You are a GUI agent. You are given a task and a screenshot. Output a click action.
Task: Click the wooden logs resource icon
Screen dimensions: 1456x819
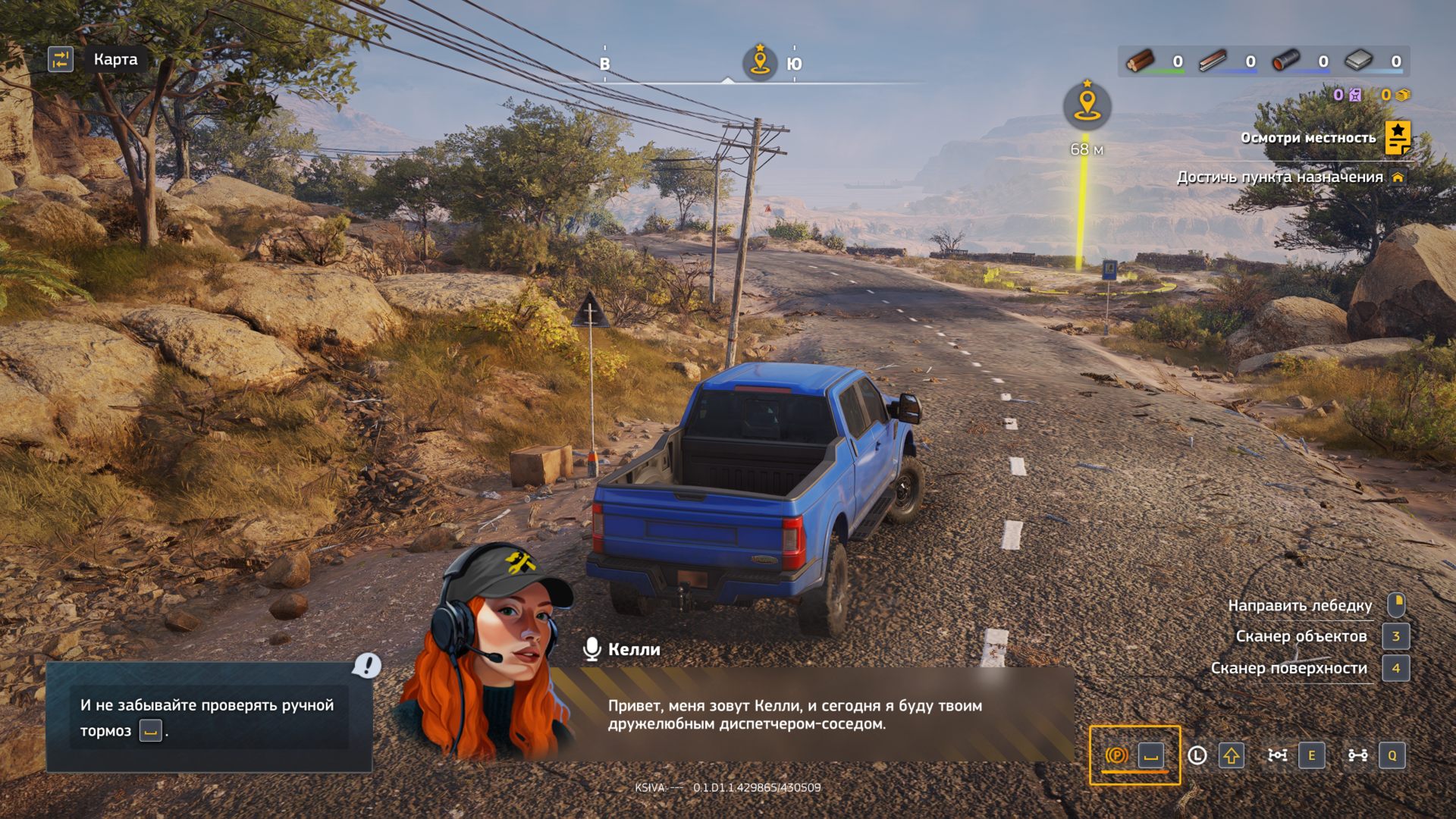(x=1141, y=61)
